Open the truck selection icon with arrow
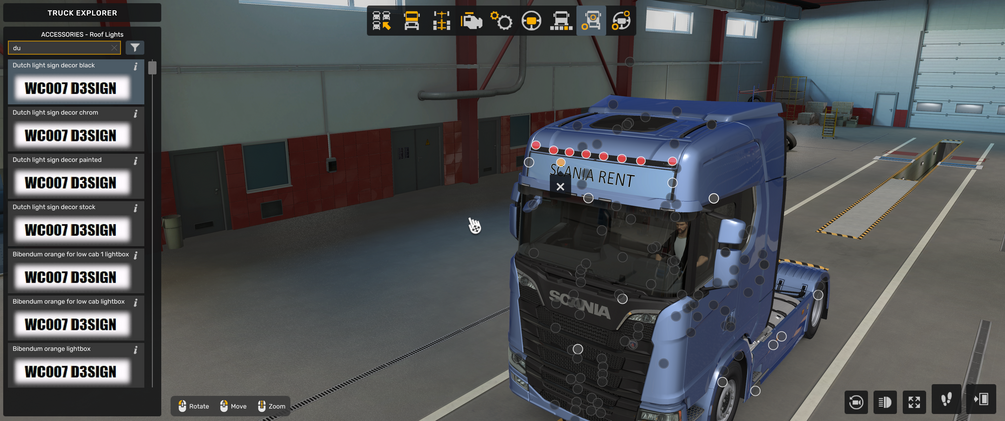The height and width of the screenshot is (421, 1005). [x=381, y=21]
